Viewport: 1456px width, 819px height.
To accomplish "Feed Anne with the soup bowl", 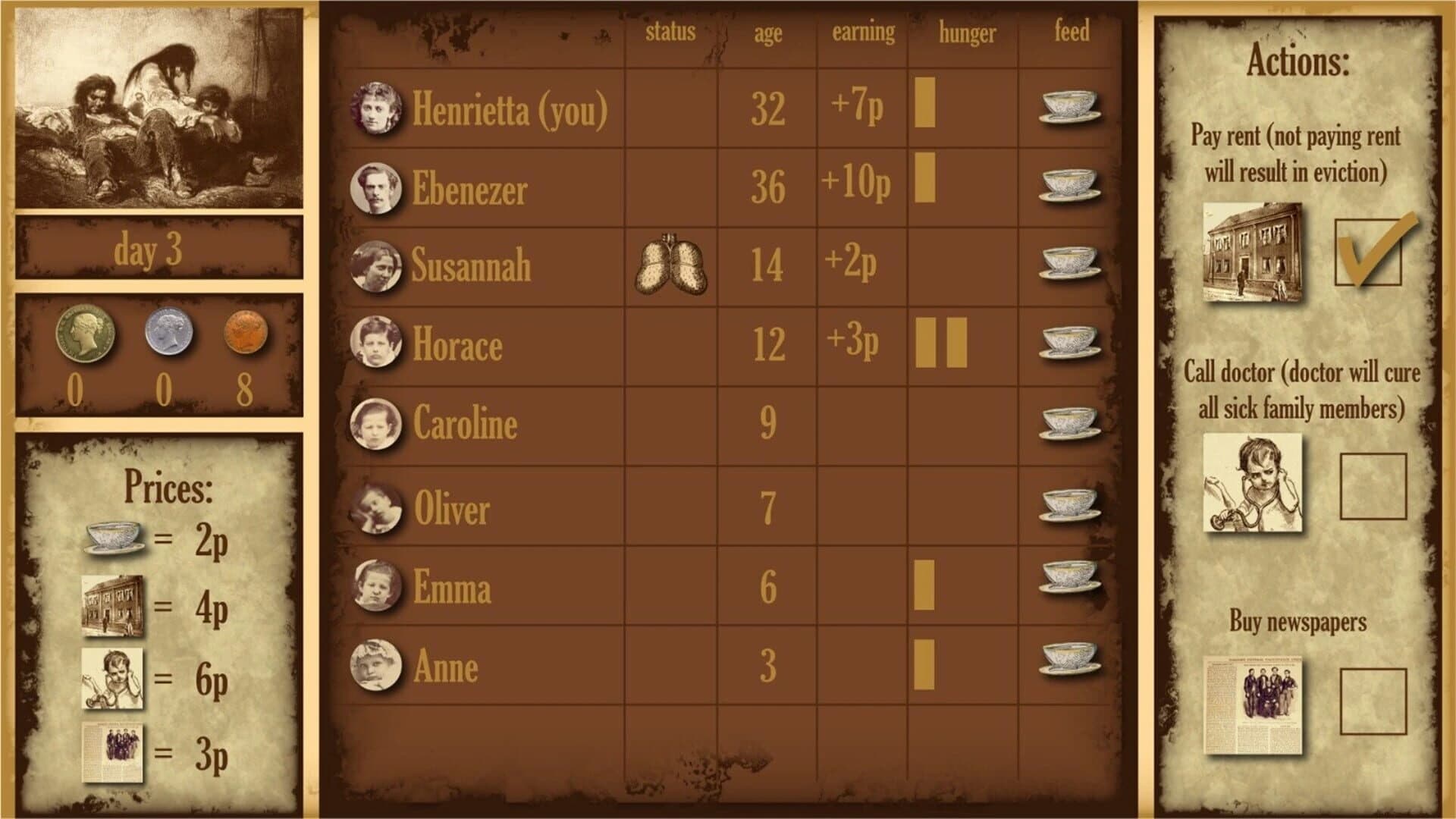I will (1069, 659).
